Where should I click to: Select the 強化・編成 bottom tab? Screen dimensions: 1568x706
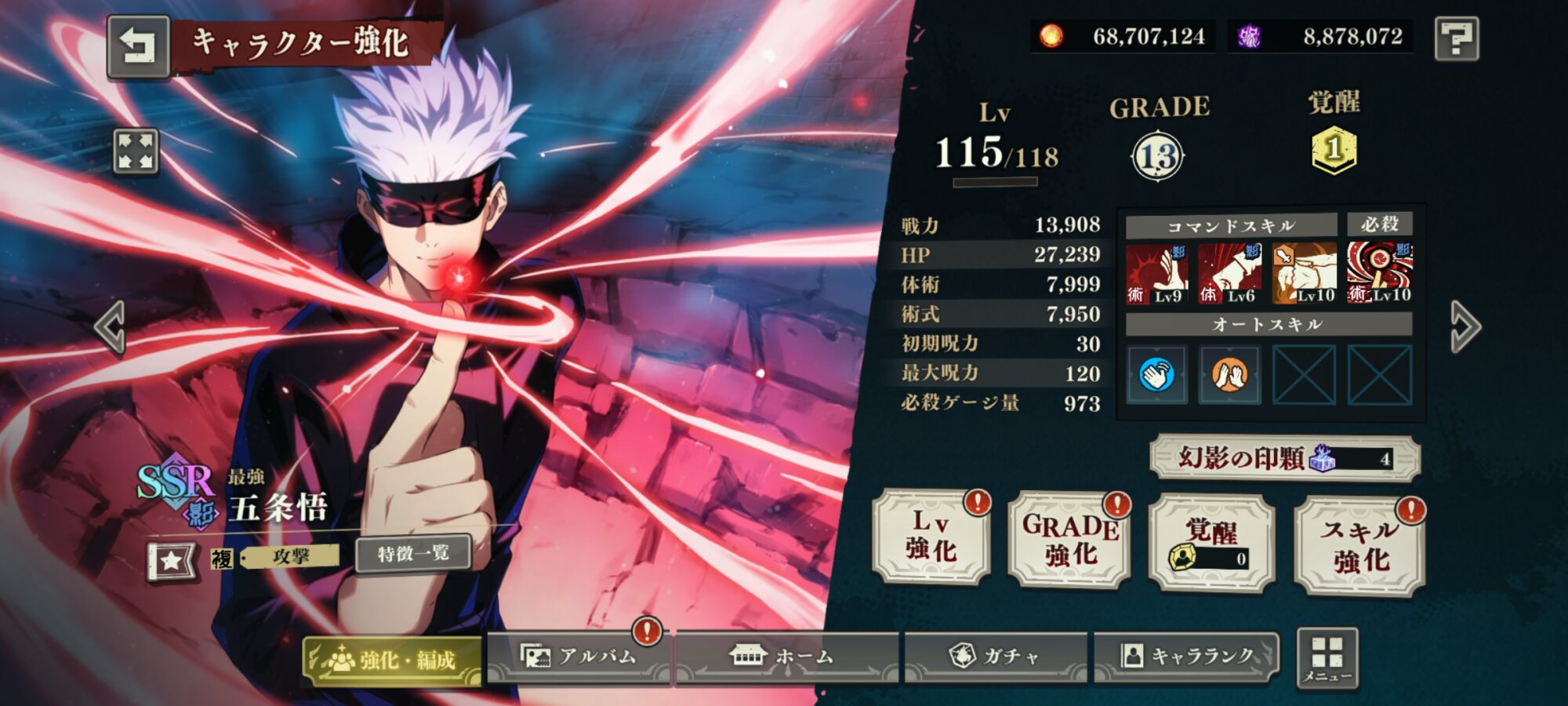tap(392, 660)
